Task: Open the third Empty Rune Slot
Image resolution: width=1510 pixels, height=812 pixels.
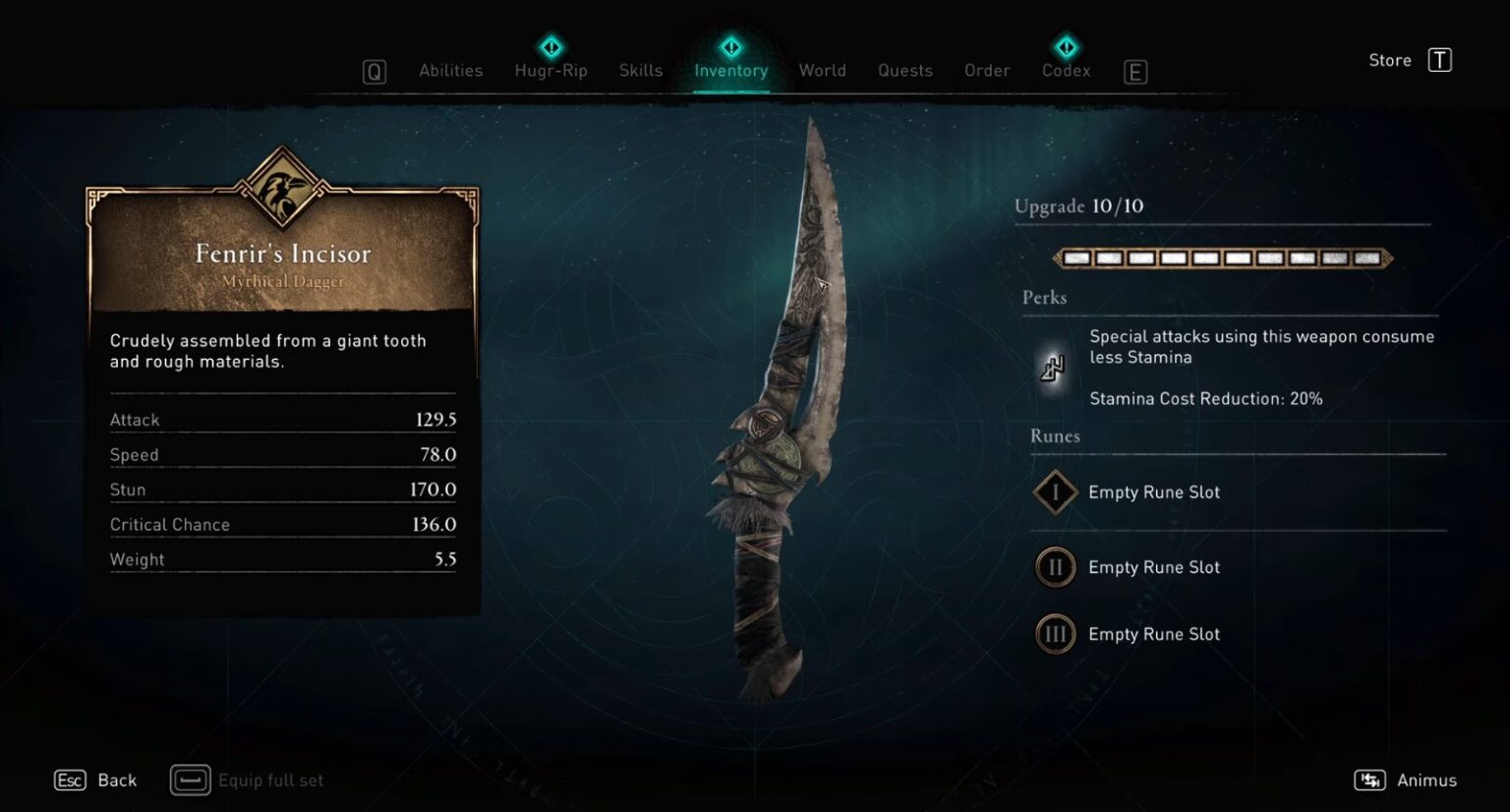Action: point(1154,634)
